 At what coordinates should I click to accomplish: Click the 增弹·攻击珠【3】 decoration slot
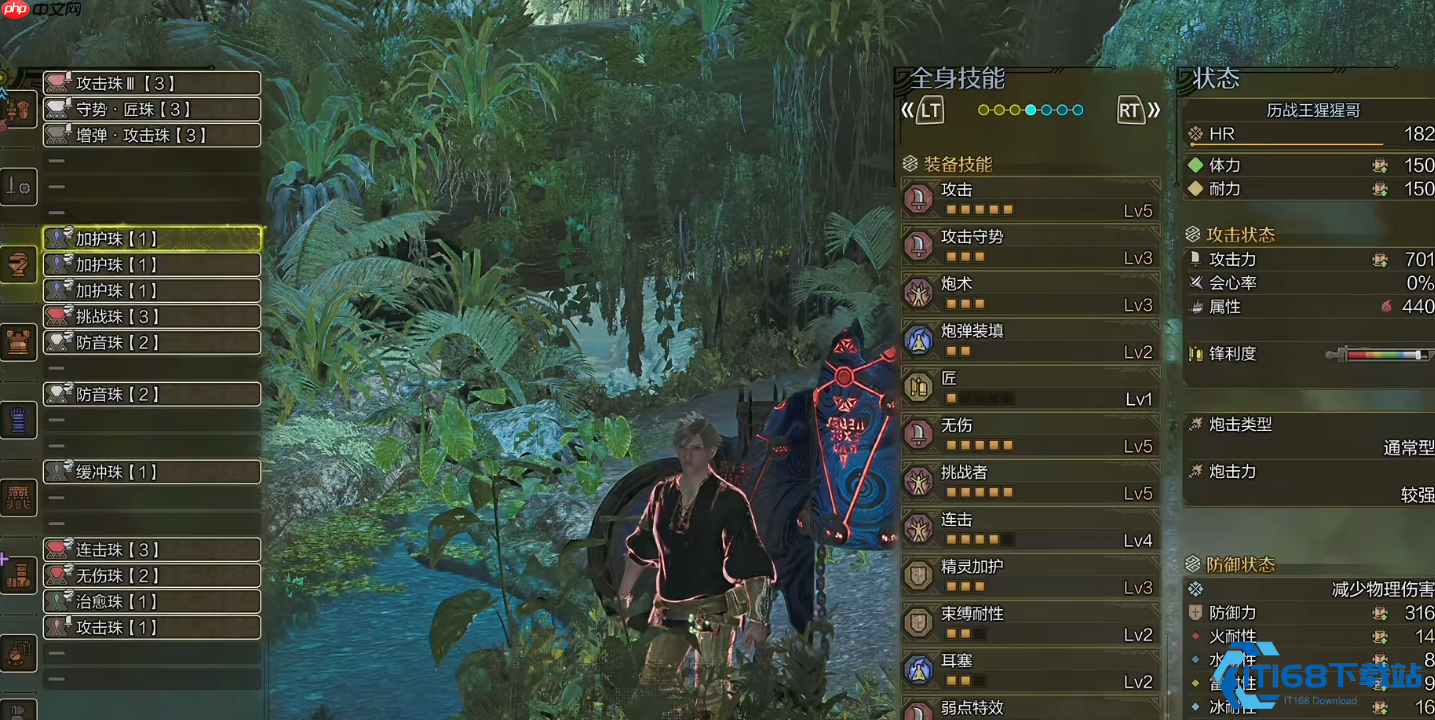(152, 135)
